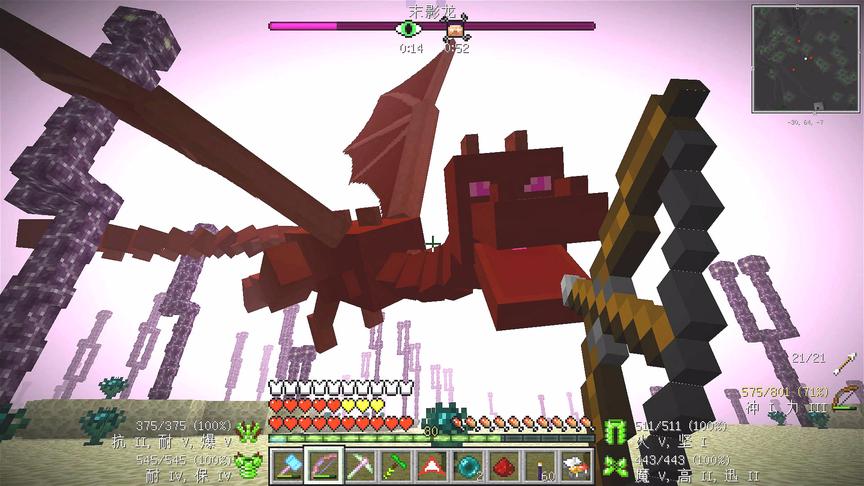Screen dimensions: 864x486
Task: Select the red triangular item slot
Action: [432, 465]
